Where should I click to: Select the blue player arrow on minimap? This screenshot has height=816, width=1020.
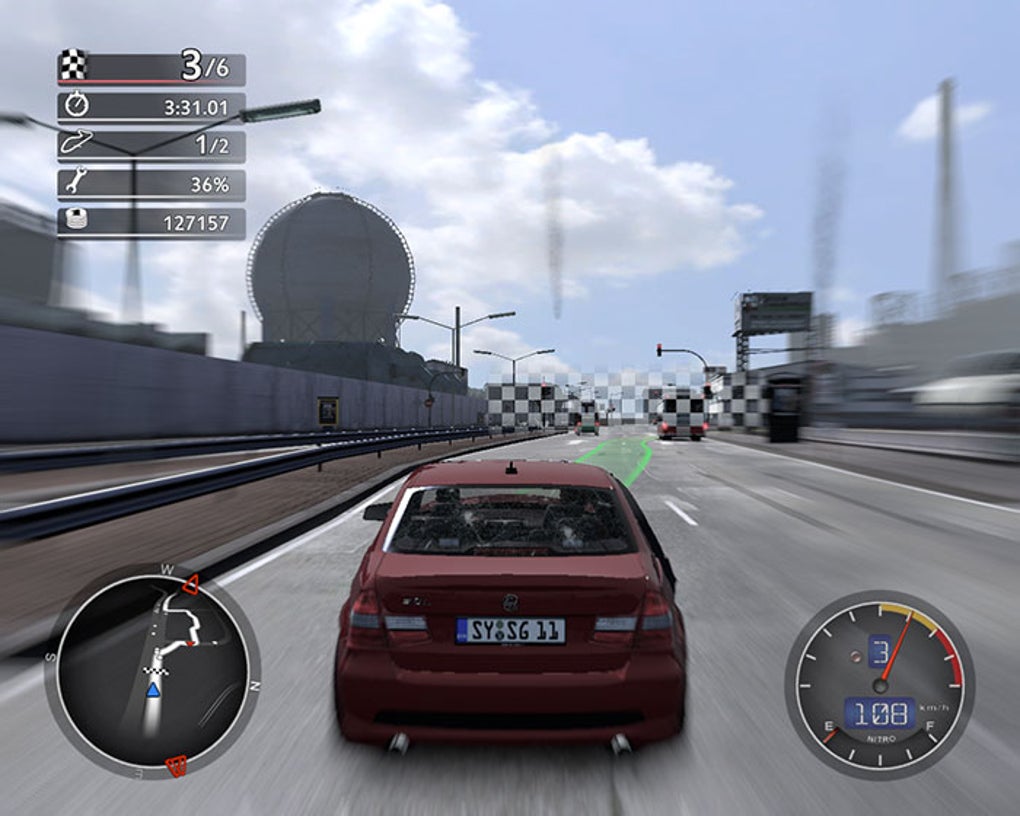tap(153, 690)
